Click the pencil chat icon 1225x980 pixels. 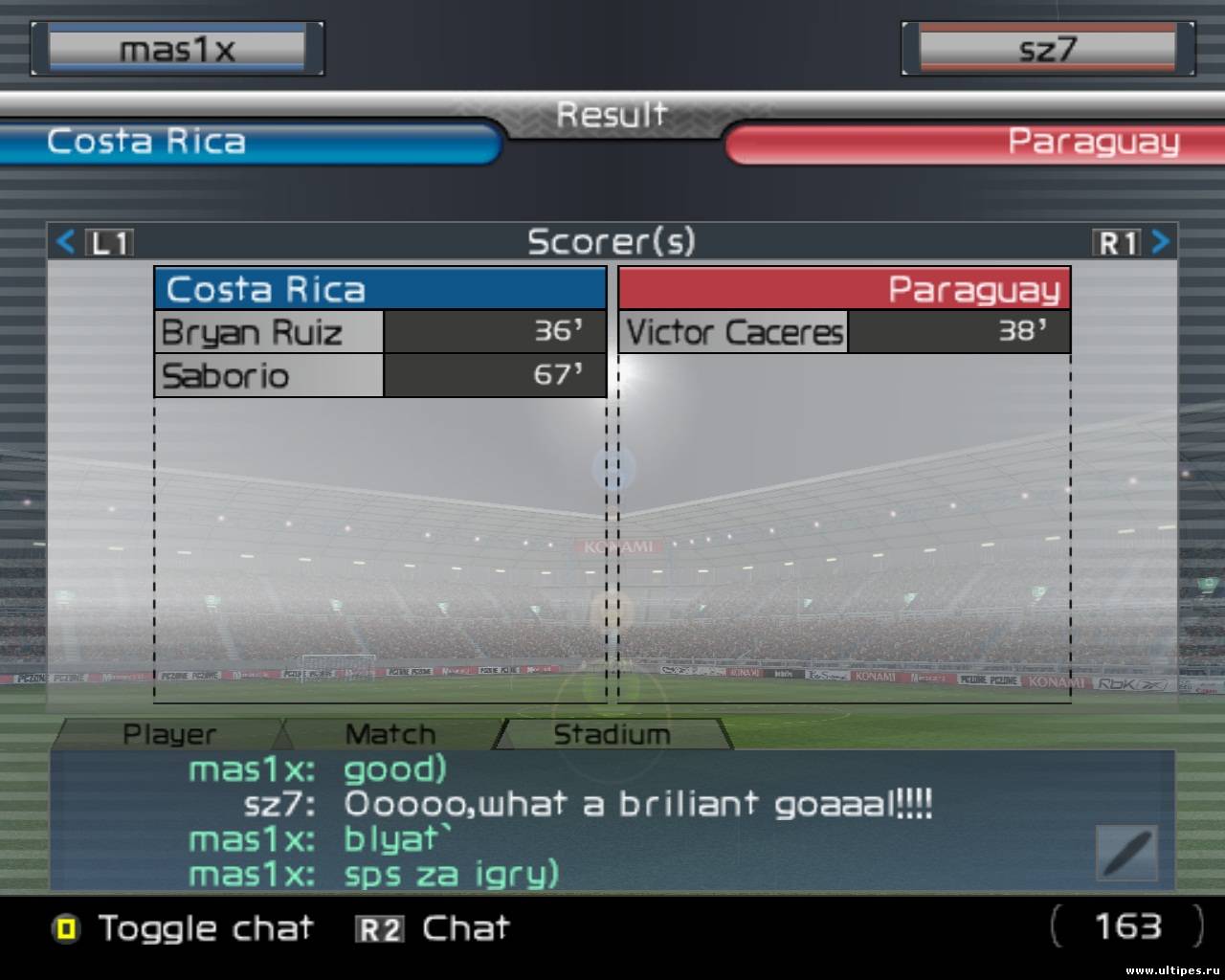click(1127, 852)
